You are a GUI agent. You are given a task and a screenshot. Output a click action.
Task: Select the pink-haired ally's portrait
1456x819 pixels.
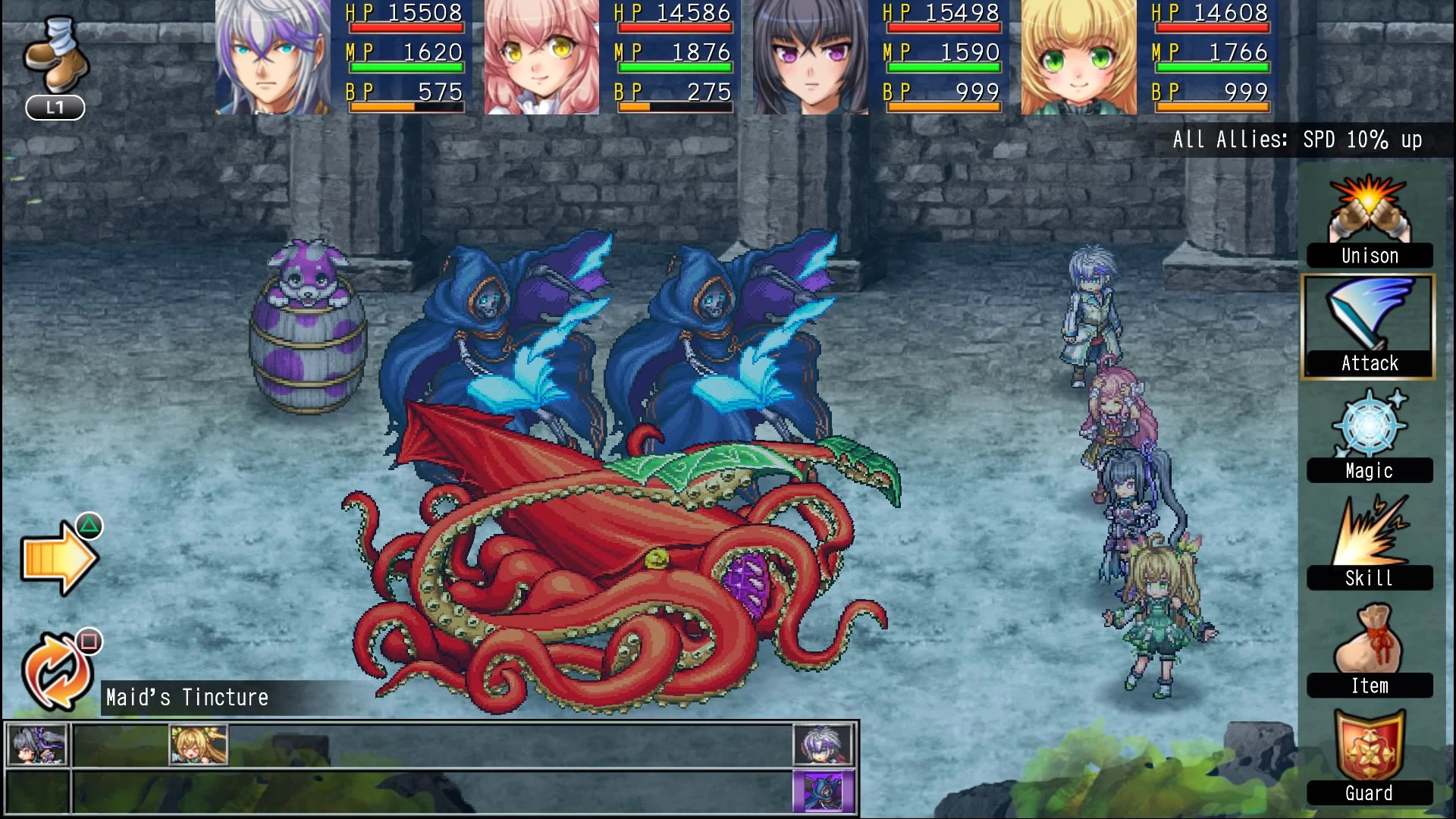[x=540, y=57]
